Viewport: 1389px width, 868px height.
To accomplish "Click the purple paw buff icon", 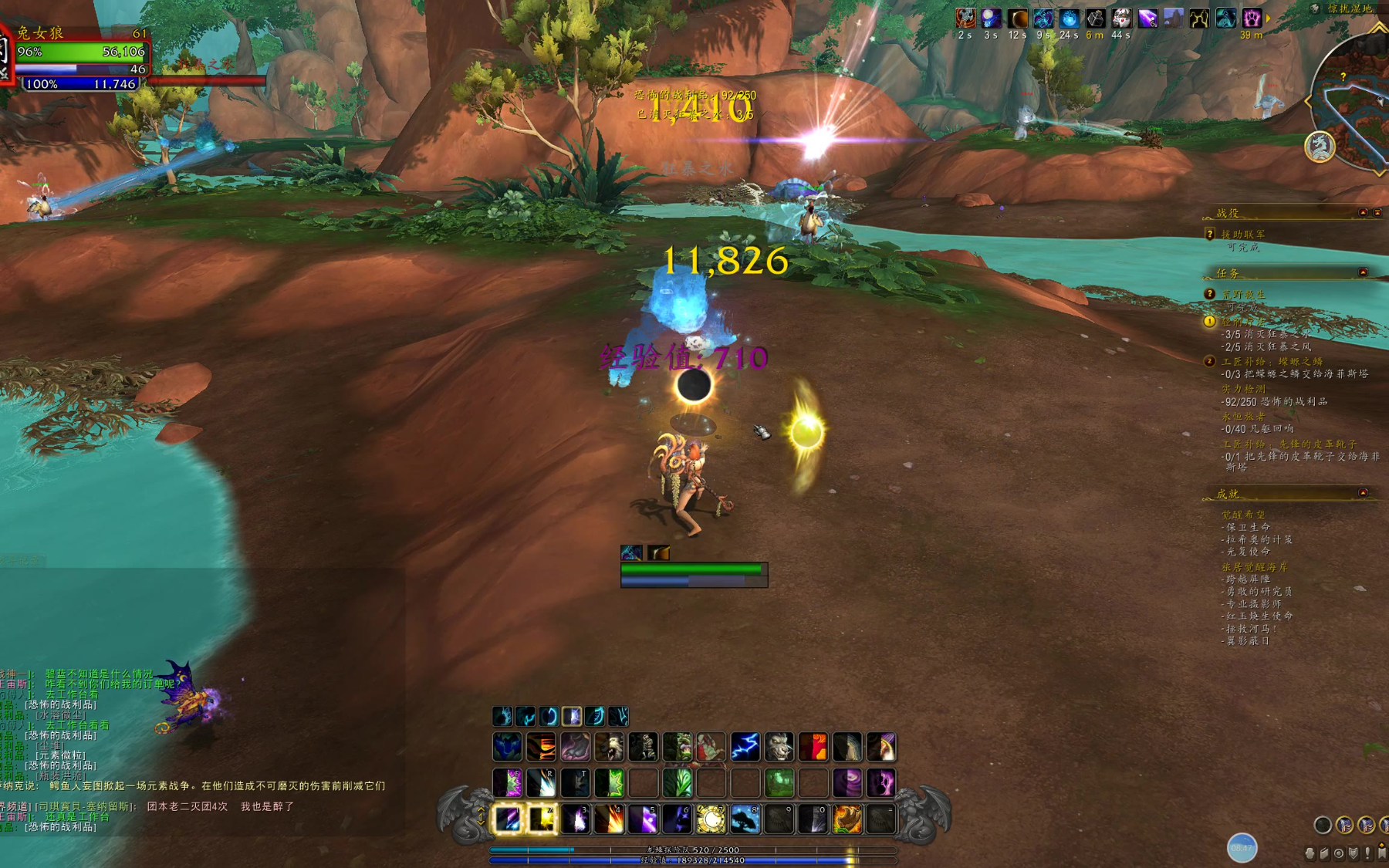I will [1251, 19].
